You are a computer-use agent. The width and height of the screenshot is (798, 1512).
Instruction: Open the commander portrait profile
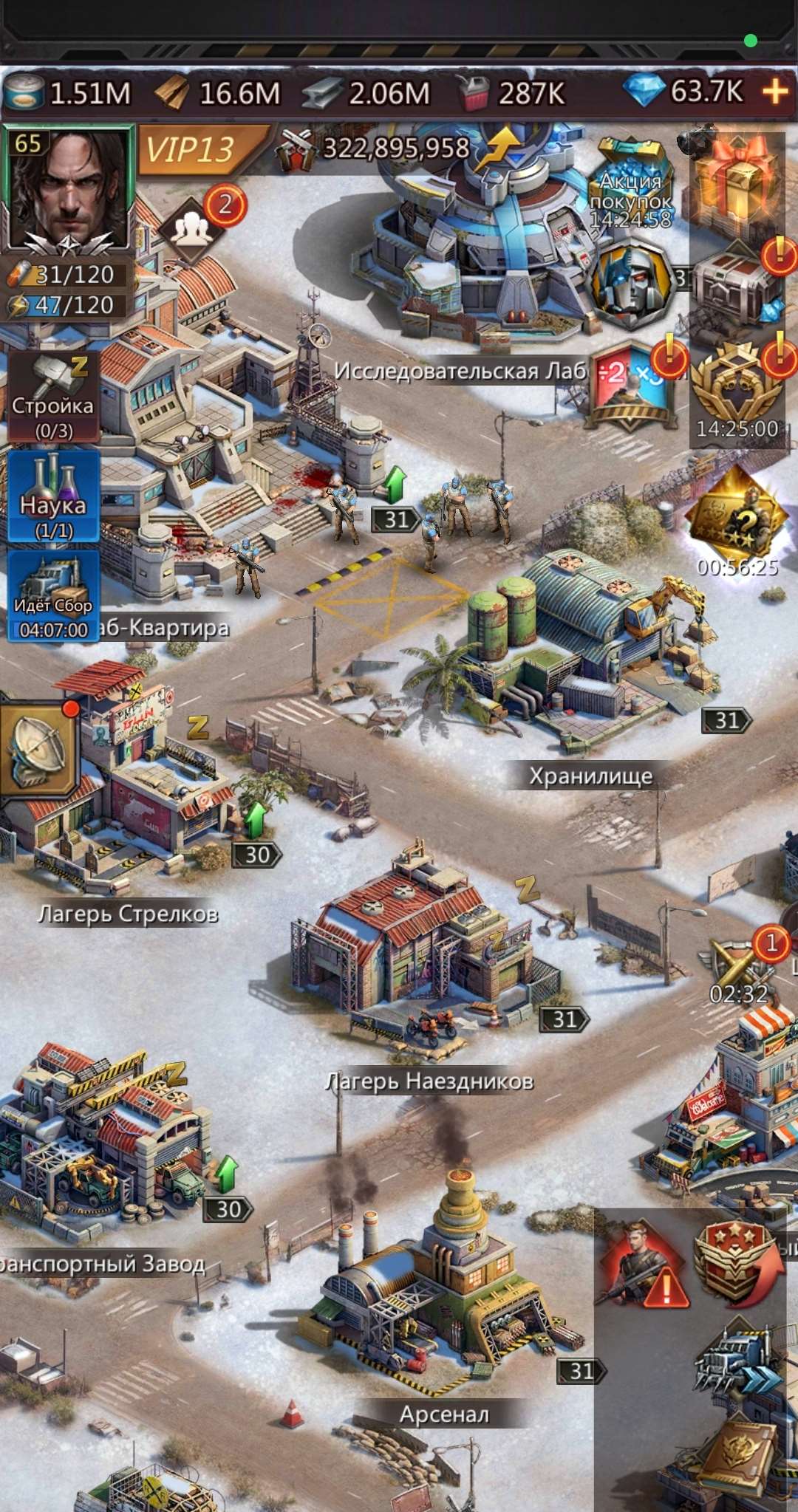tap(69, 191)
